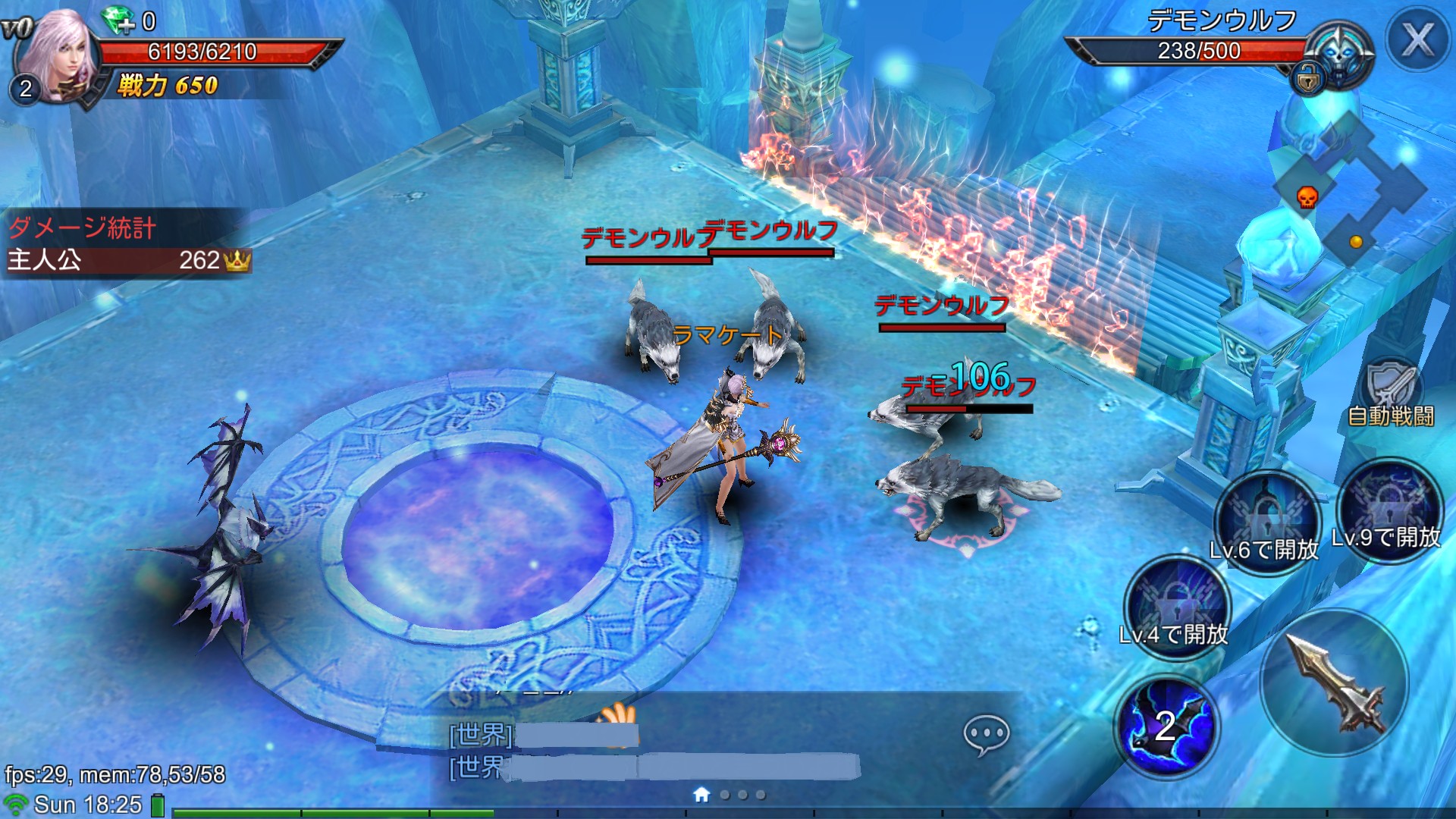
Task: Go to the home page indicator
Action: [701, 794]
